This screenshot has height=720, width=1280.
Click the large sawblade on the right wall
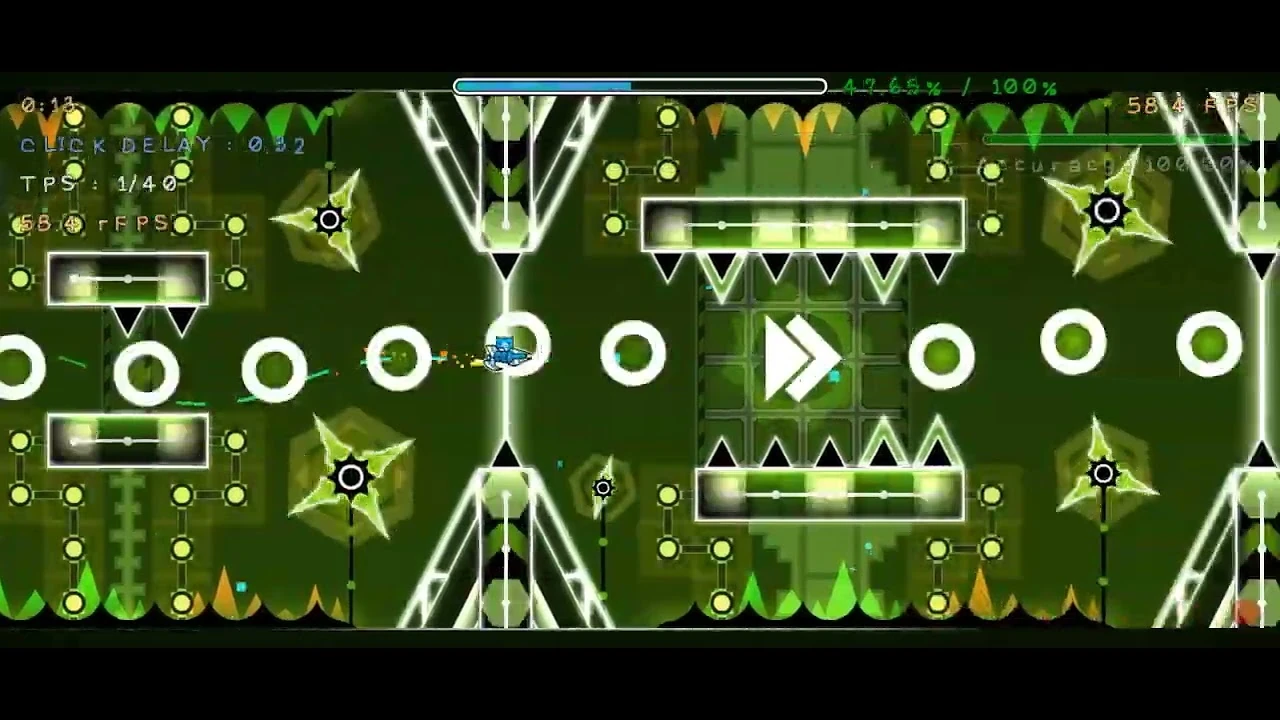[1105, 211]
